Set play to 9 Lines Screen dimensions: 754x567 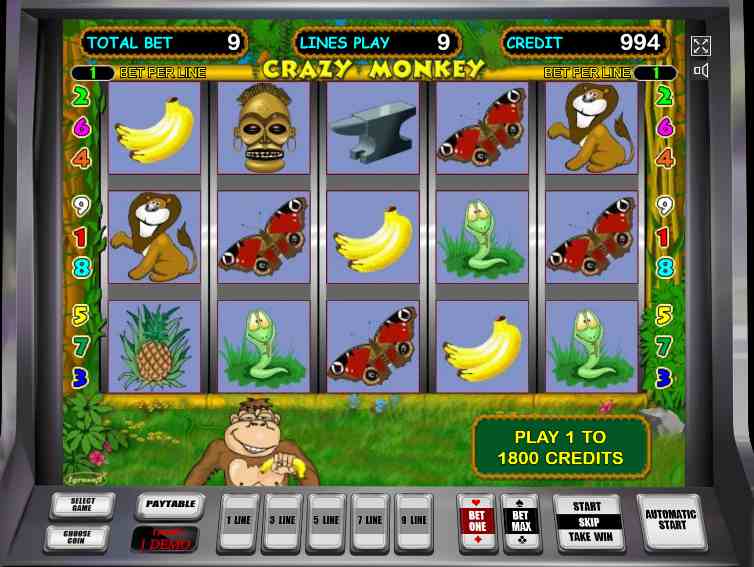[414, 521]
